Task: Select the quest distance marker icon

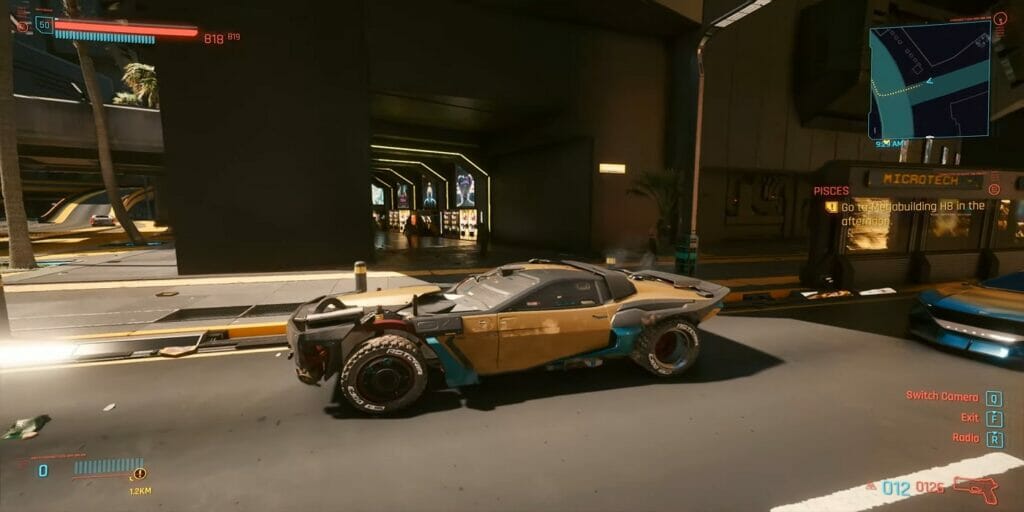Action: point(139,474)
